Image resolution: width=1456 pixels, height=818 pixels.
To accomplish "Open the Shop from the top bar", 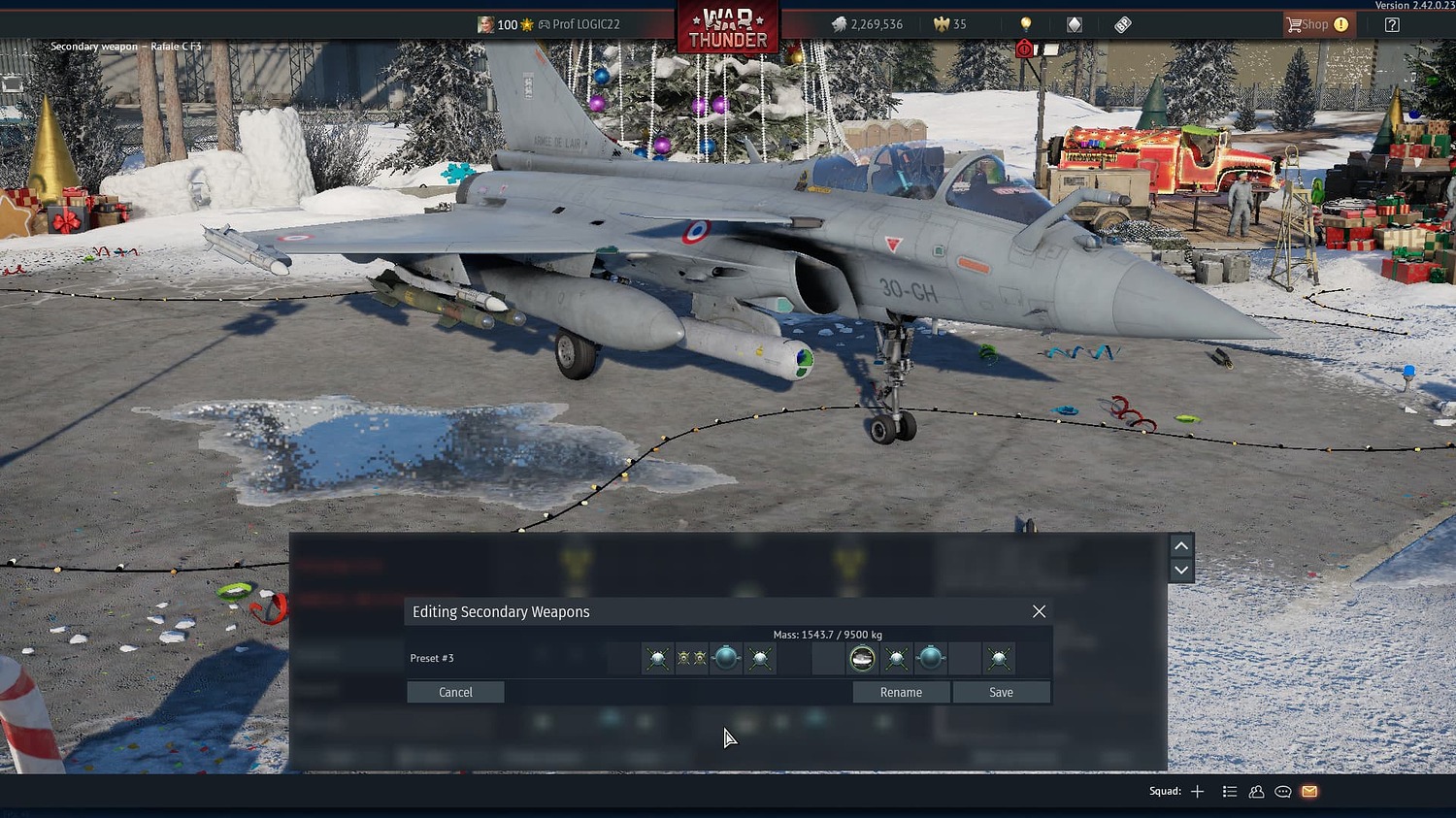I will pyautogui.click(x=1316, y=24).
